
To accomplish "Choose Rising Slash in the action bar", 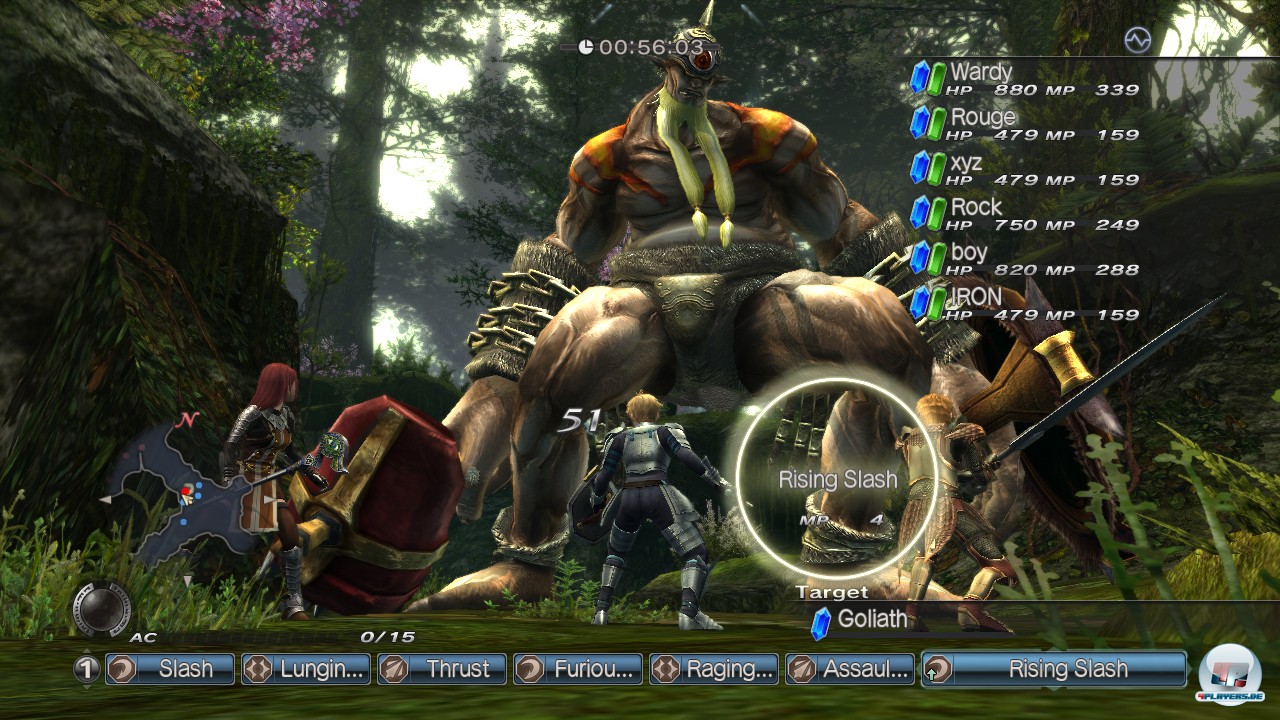I will coord(1054,669).
